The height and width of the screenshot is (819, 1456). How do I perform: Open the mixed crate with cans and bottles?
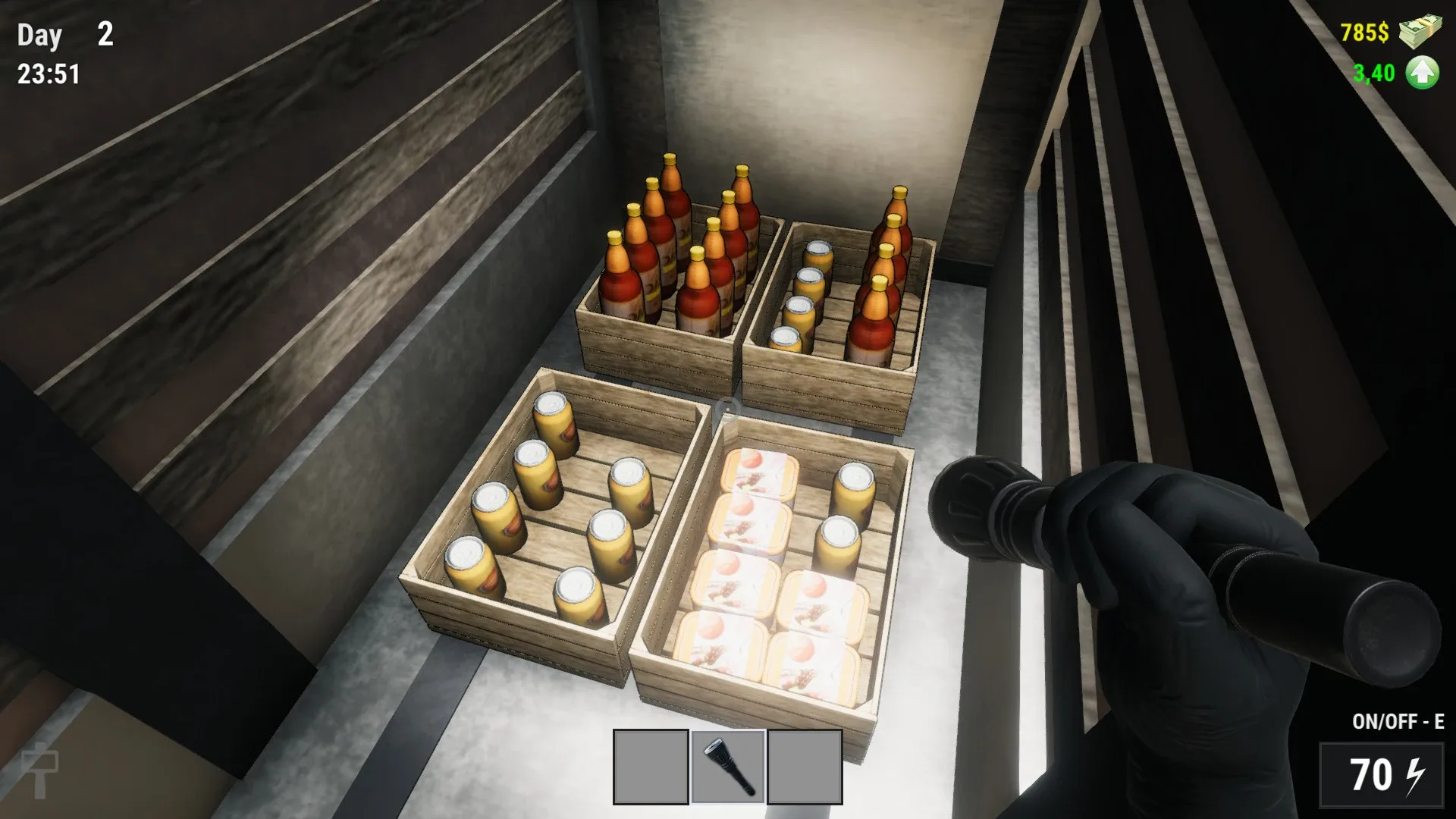(x=842, y=303)
